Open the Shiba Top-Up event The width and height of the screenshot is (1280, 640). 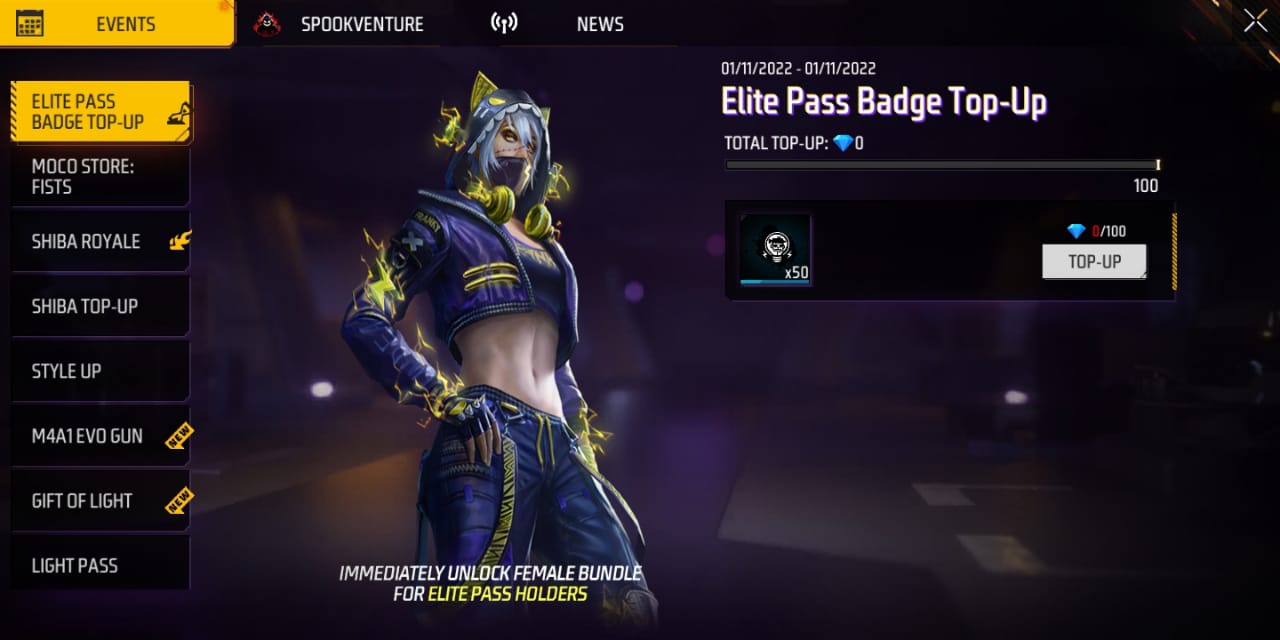(100, 306)
